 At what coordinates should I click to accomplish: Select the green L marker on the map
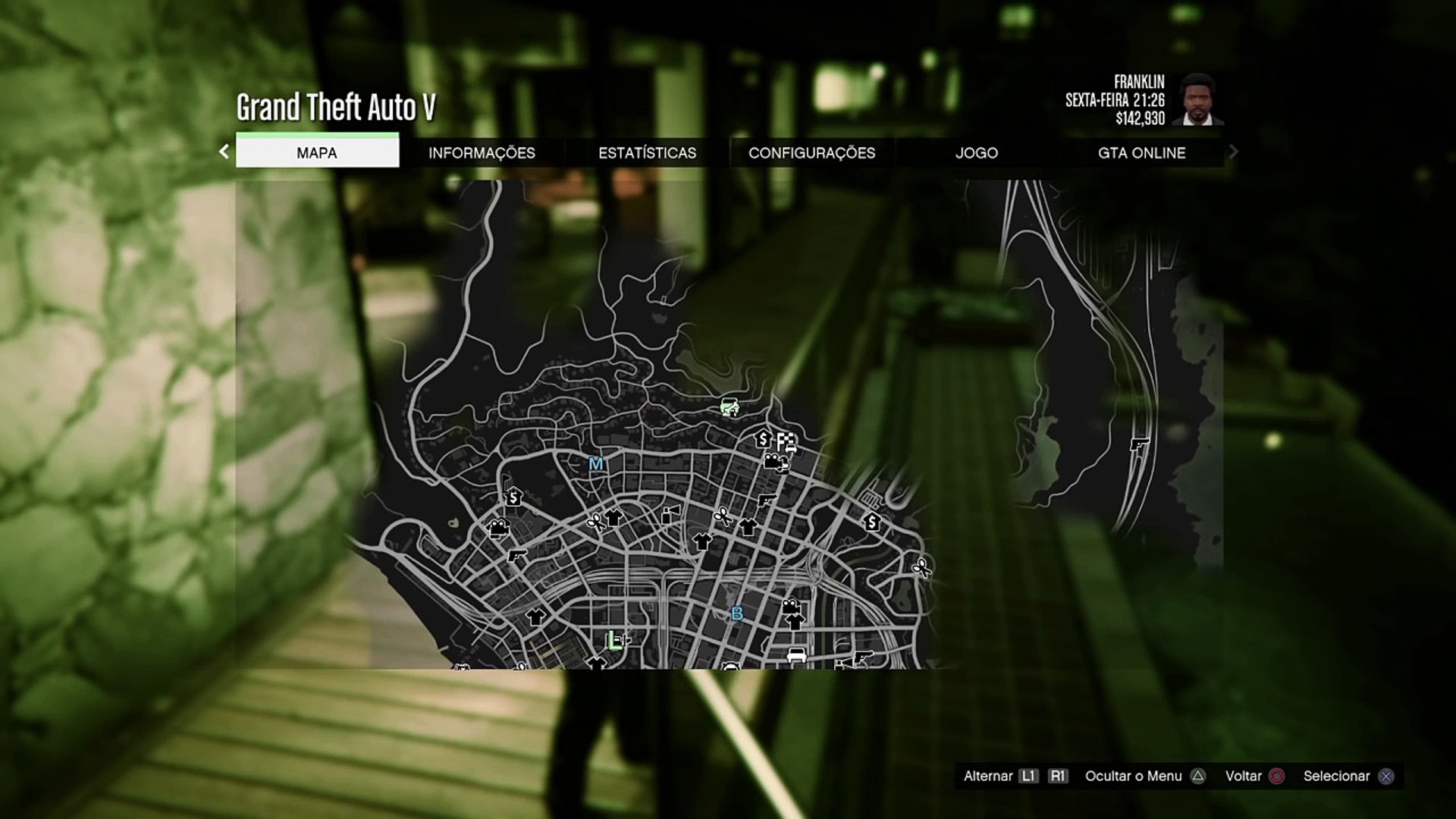[x=613, y=641]
